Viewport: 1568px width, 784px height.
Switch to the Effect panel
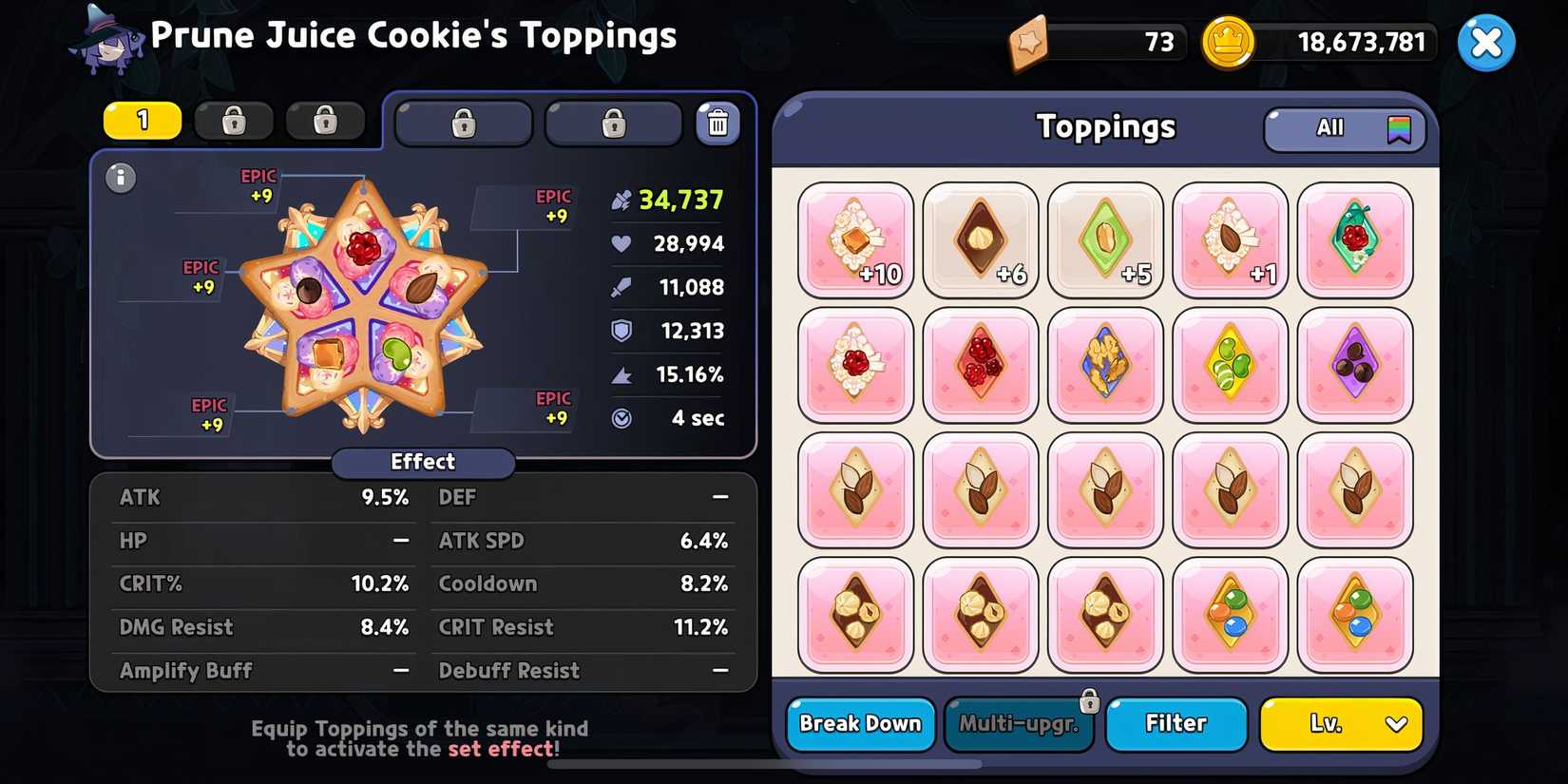[422, 463]
